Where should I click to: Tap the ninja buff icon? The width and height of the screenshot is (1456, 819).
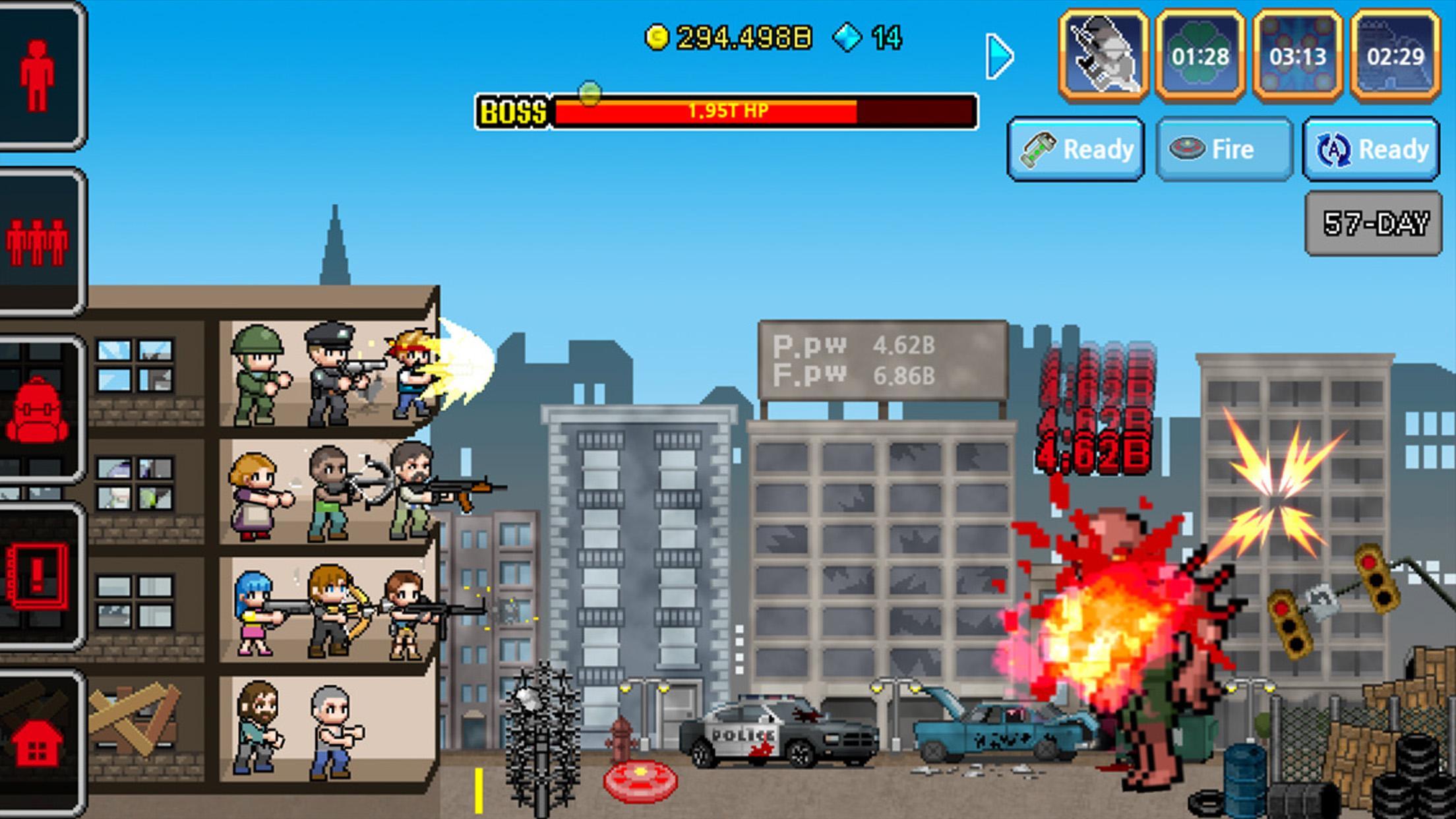(1103, 56)
